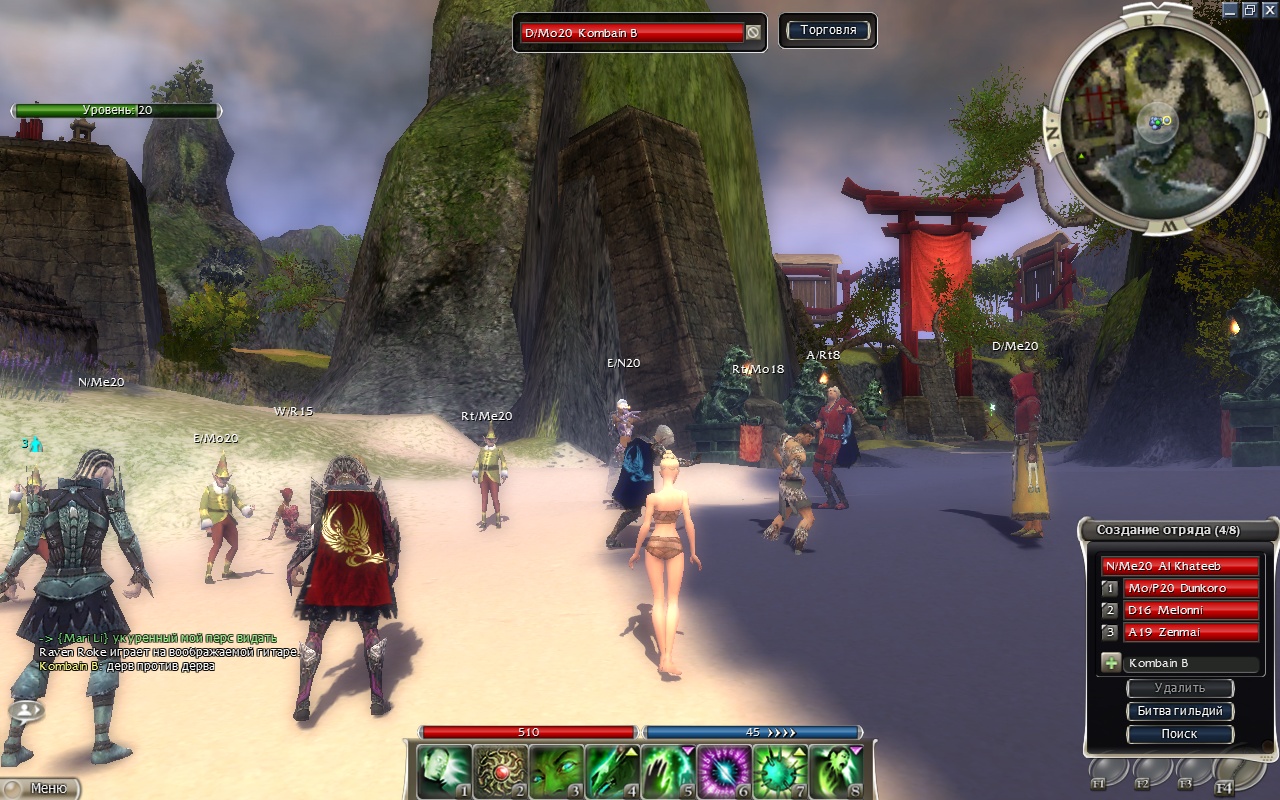The height and width of the screenshot is (800, 1280).
Task: Trigger skill 5 with the green hand icon
Action: point(667,771)
